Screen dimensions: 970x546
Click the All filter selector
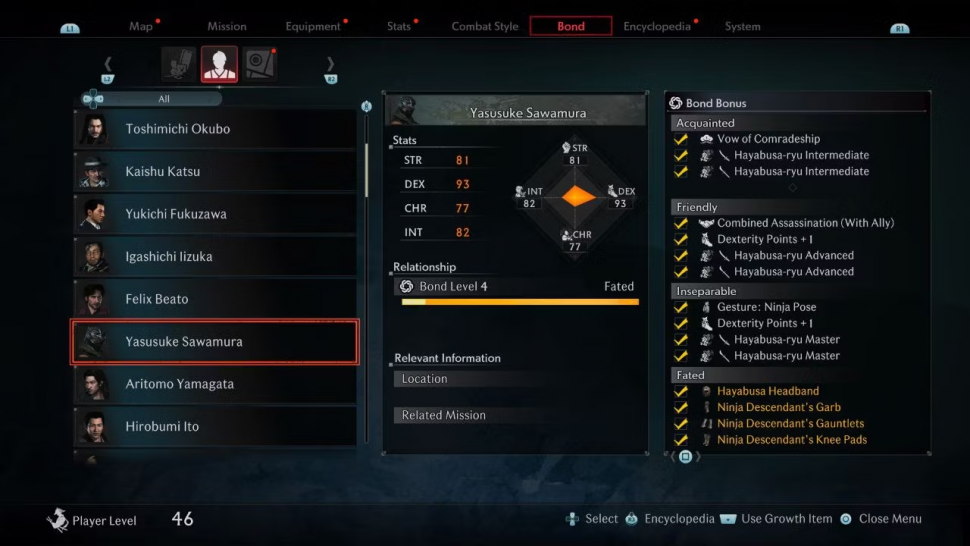(164, 99)
